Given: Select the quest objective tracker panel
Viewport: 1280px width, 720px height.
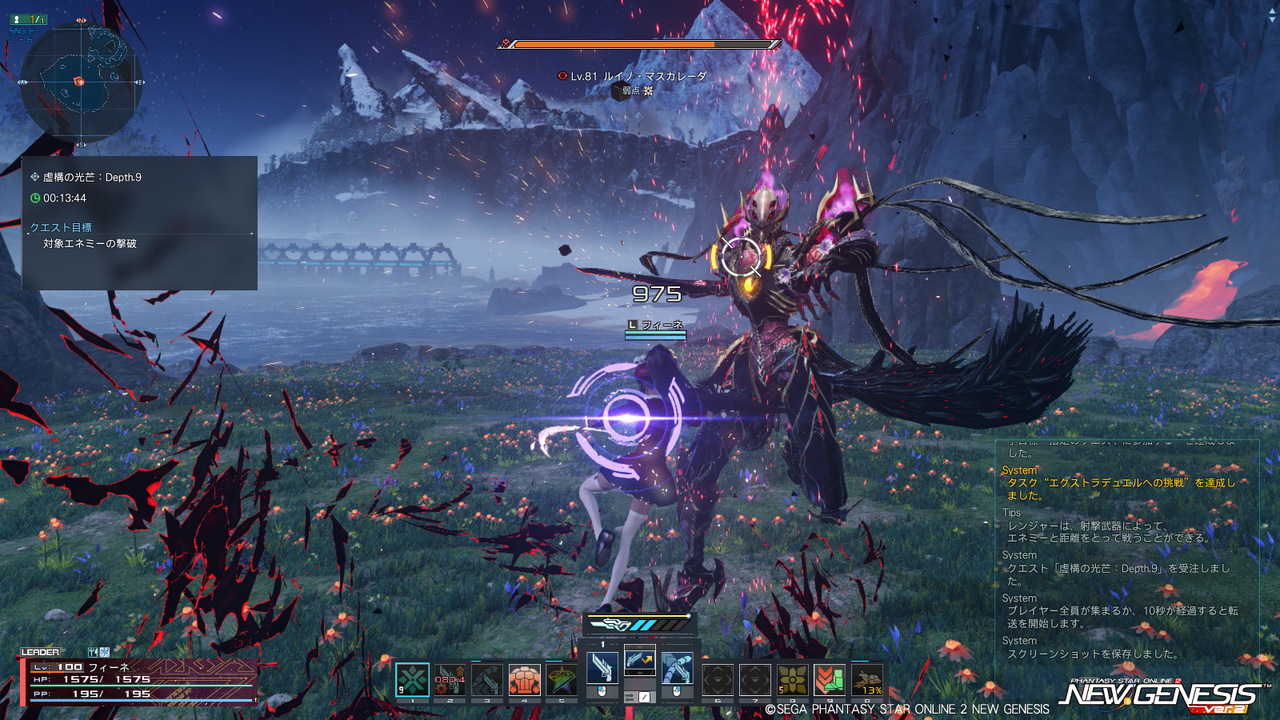Looking at the screenshot, I should (x=139, y=223).
